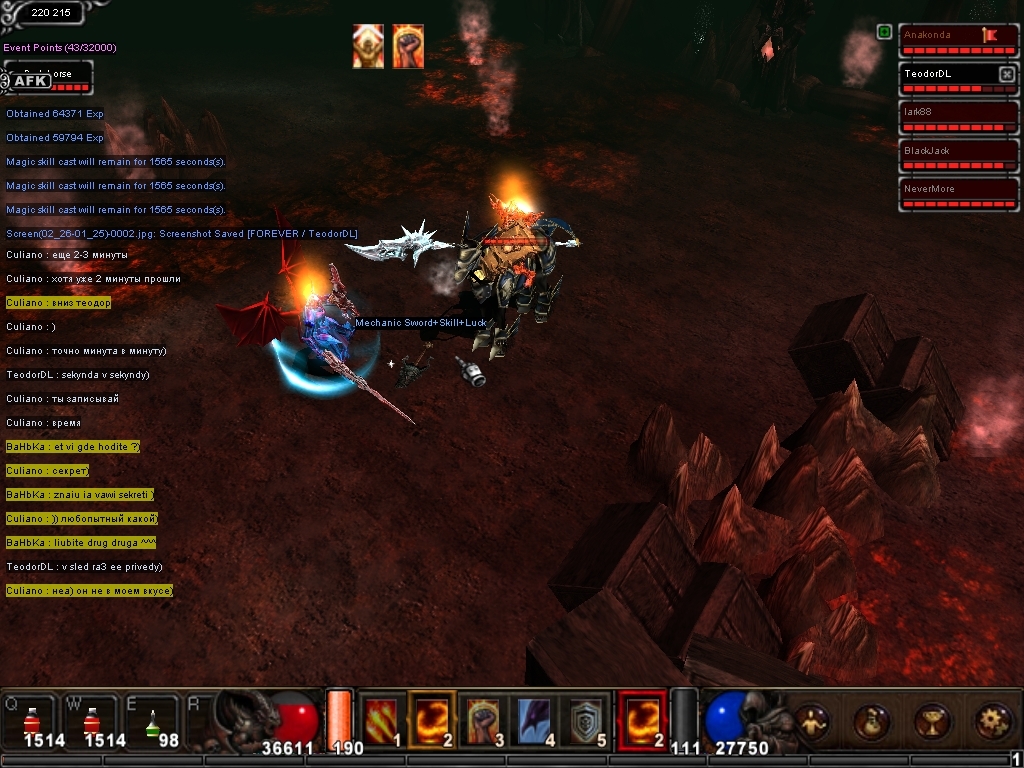Remove TeodorDL with the X button
Viewport: 1024px width, 768px height.
coord(1007,74)
